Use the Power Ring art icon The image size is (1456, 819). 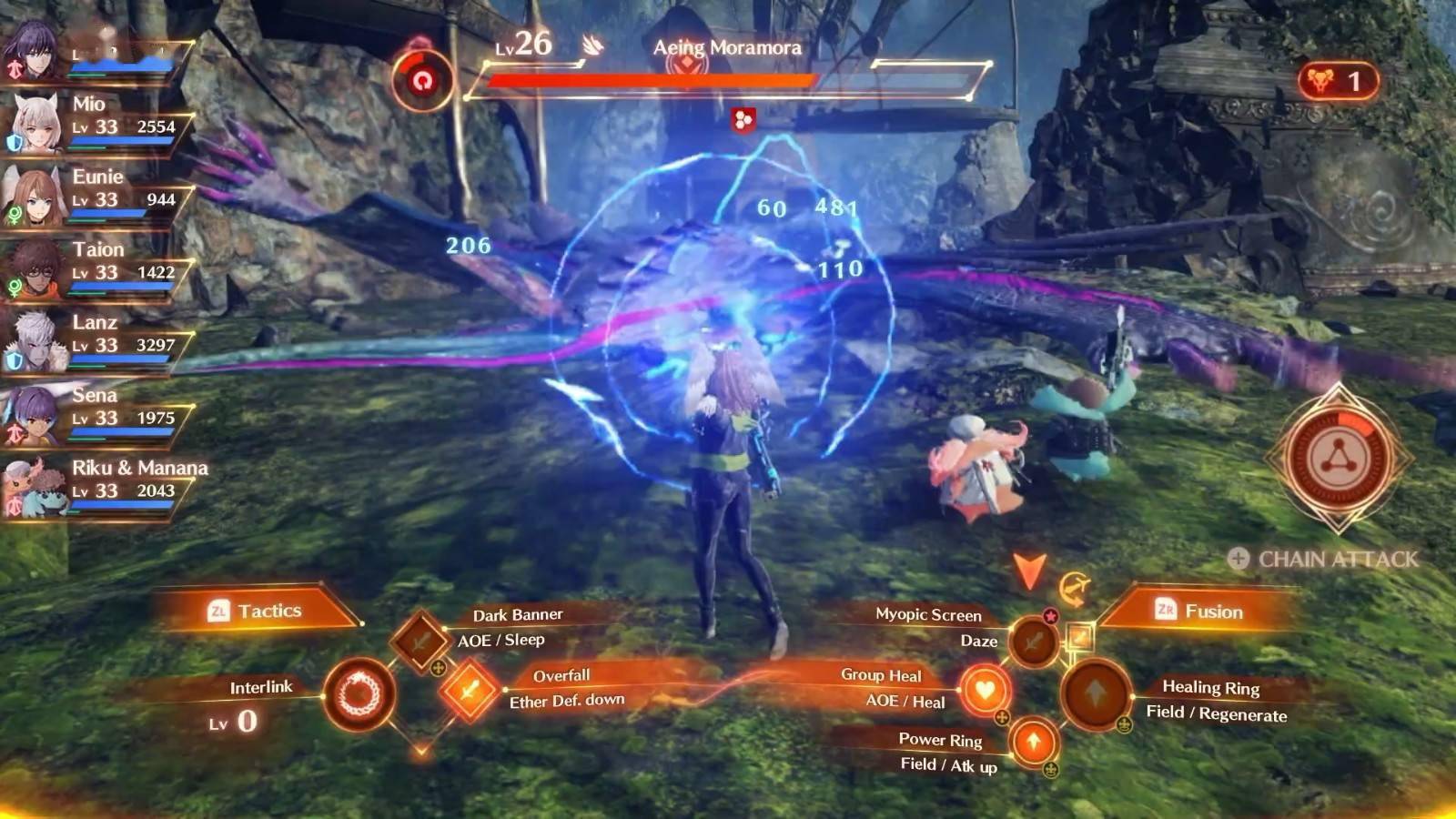pyautogui.click(x=1034, y=742)
